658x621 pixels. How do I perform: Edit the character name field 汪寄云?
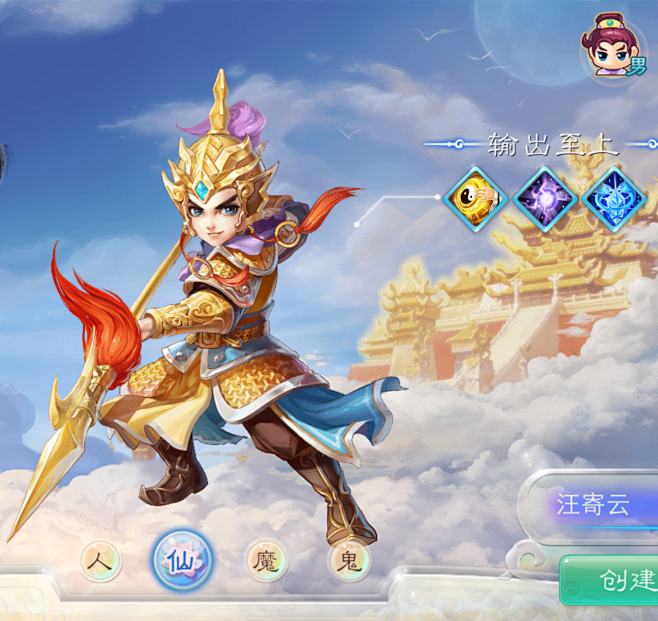point(594,504)
